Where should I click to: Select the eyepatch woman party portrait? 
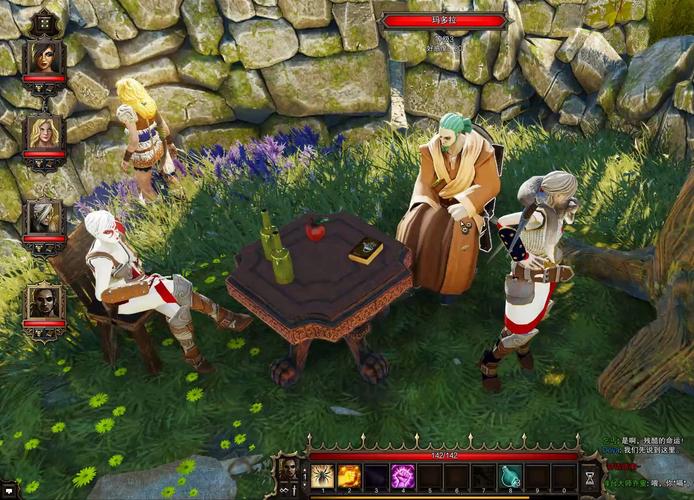[45, 57]
